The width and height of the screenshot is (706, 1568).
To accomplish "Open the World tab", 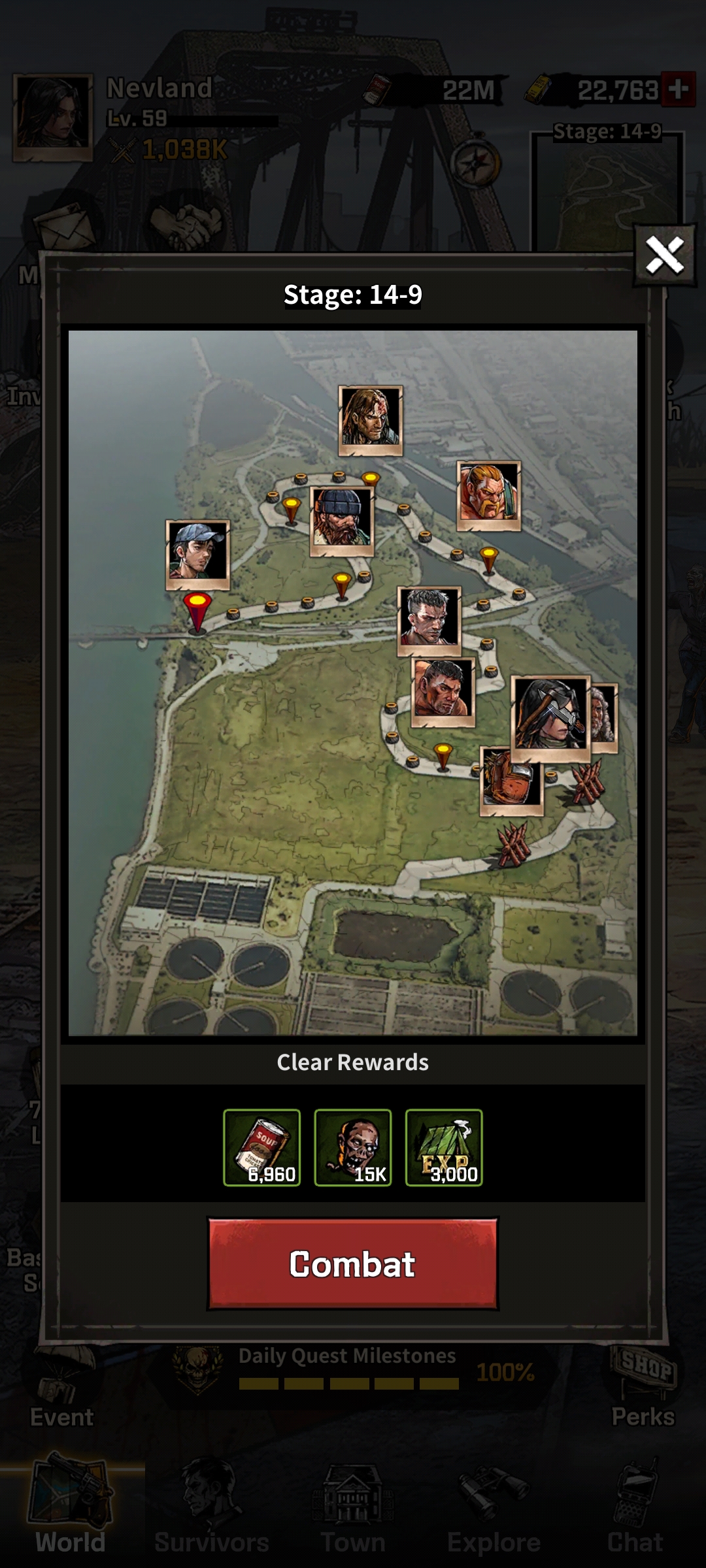I will pos(71,1516).
